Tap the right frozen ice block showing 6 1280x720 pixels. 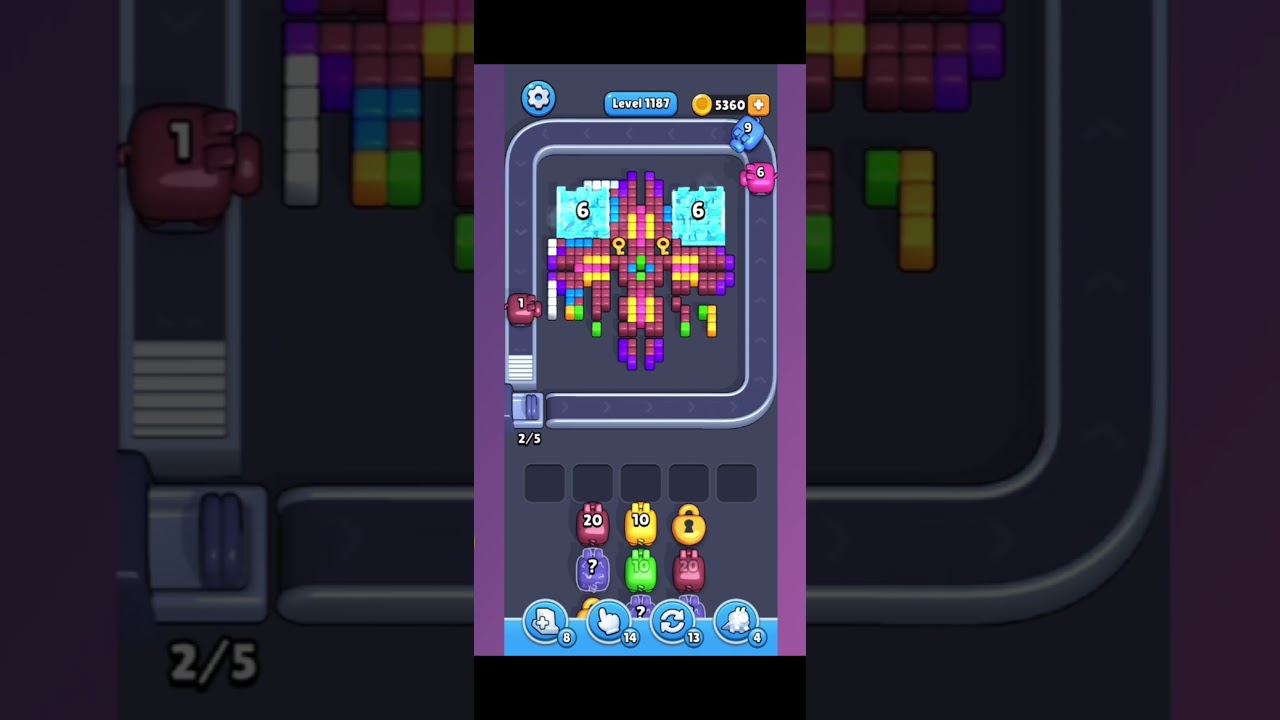click(697, 210)
